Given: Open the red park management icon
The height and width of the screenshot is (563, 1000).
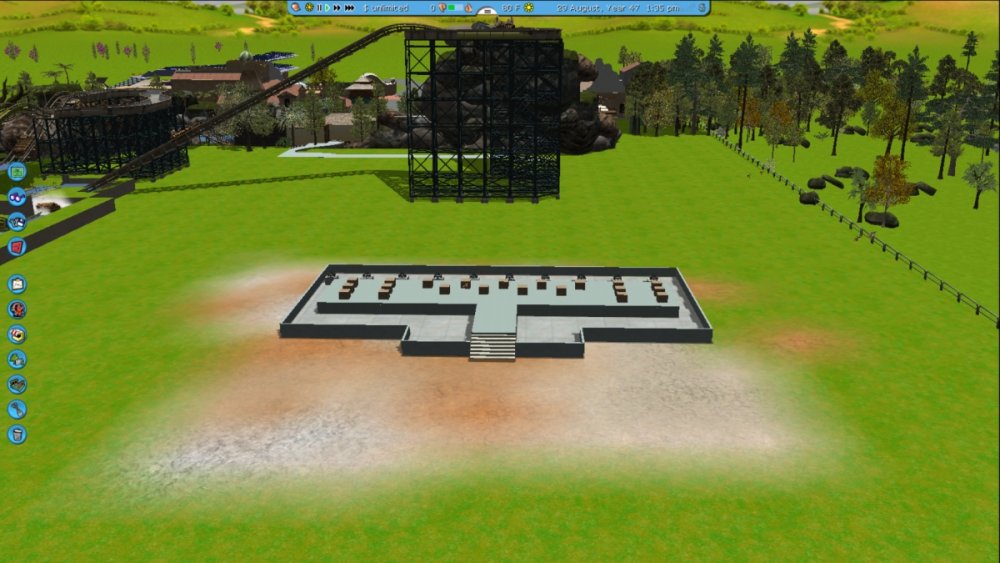Looking at the screenshot, I should pos(17,246).
